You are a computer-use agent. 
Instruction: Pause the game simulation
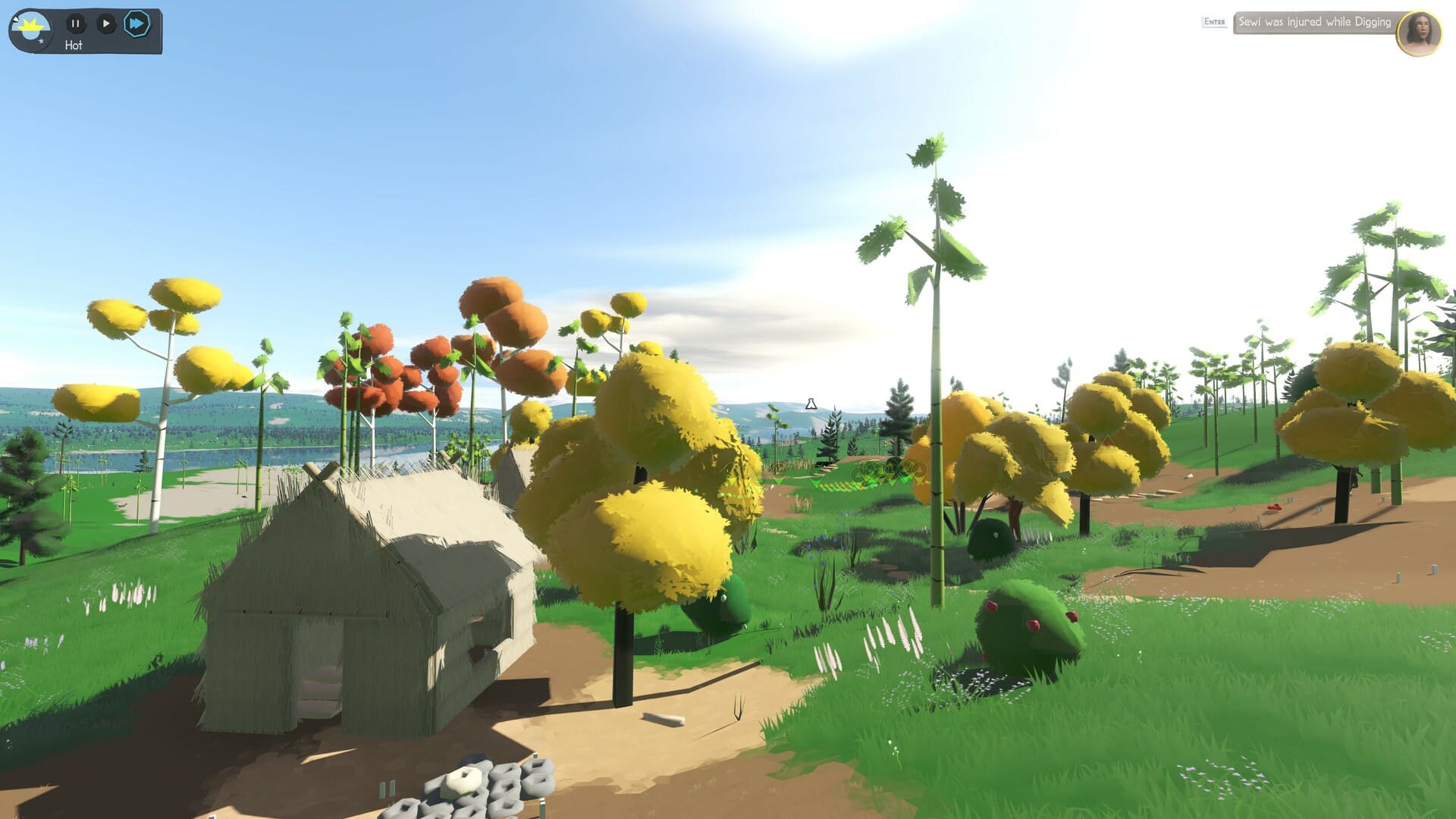point(75,24)
